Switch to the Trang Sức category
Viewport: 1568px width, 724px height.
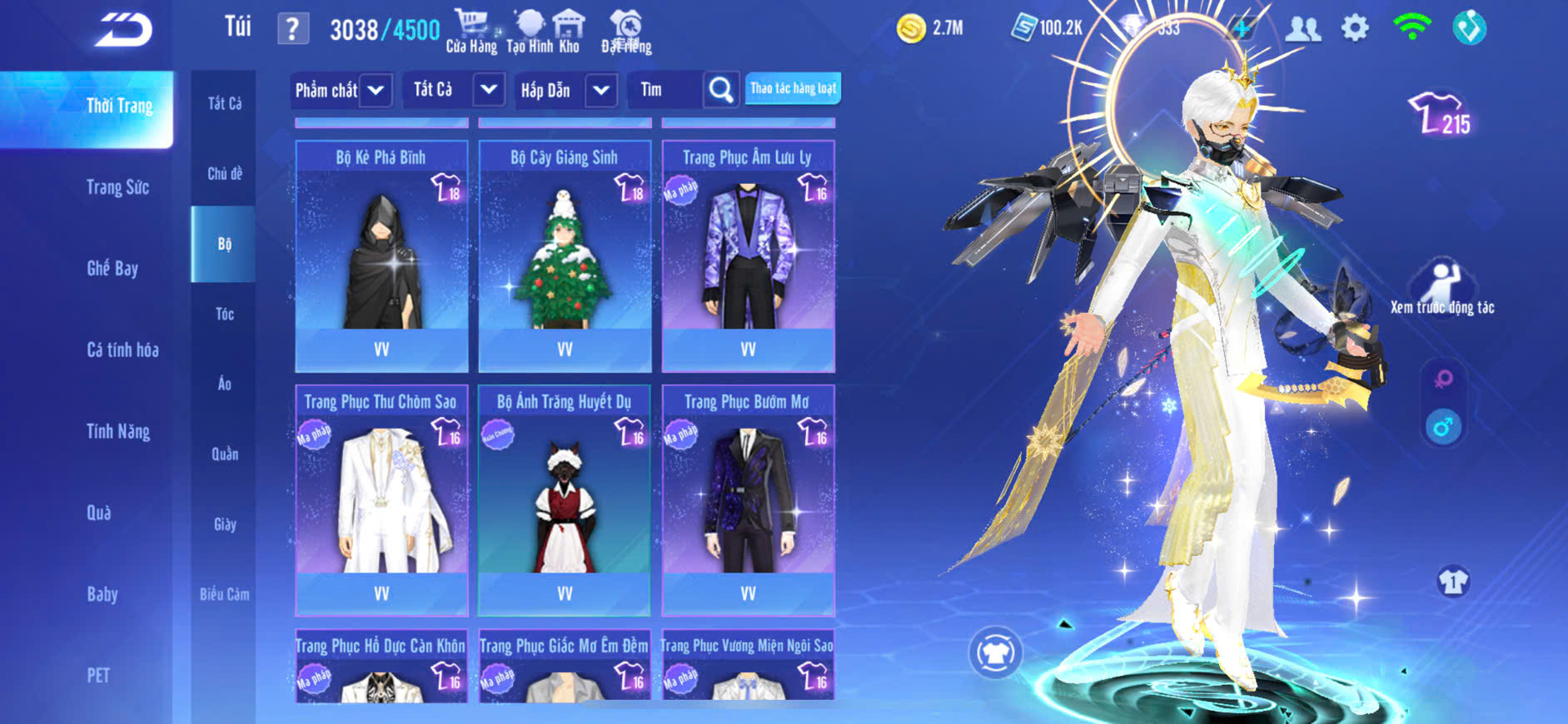click(117, 187)
